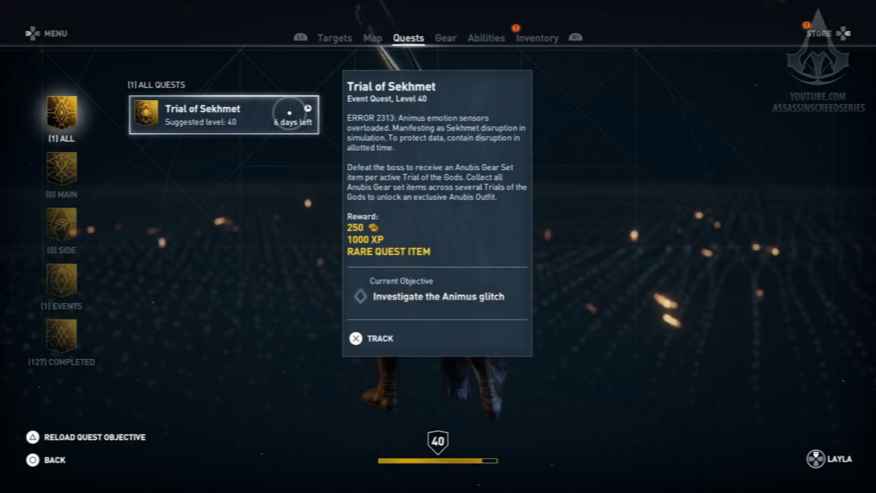Select the Quests tab

pos(408,38)
